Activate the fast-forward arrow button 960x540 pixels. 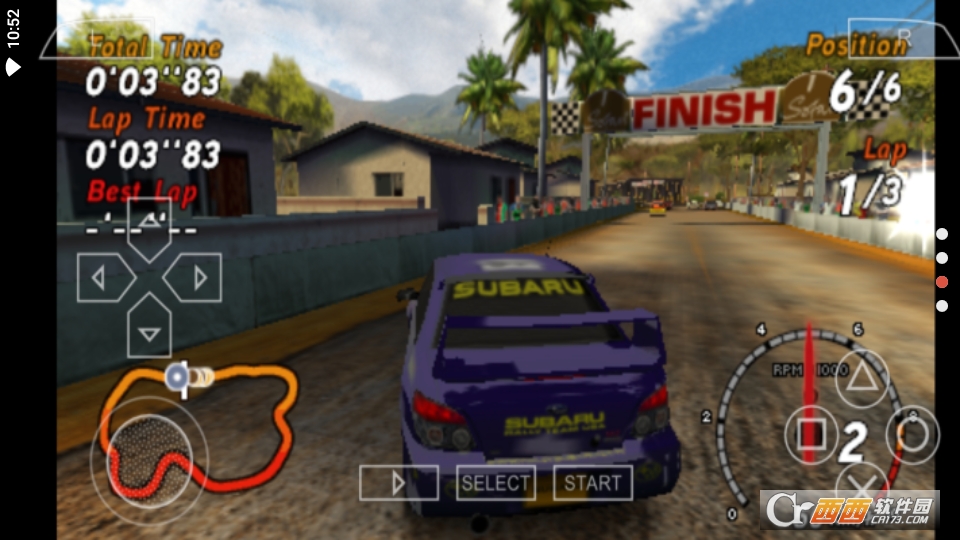pyautogui.click(x=398, y=483)
